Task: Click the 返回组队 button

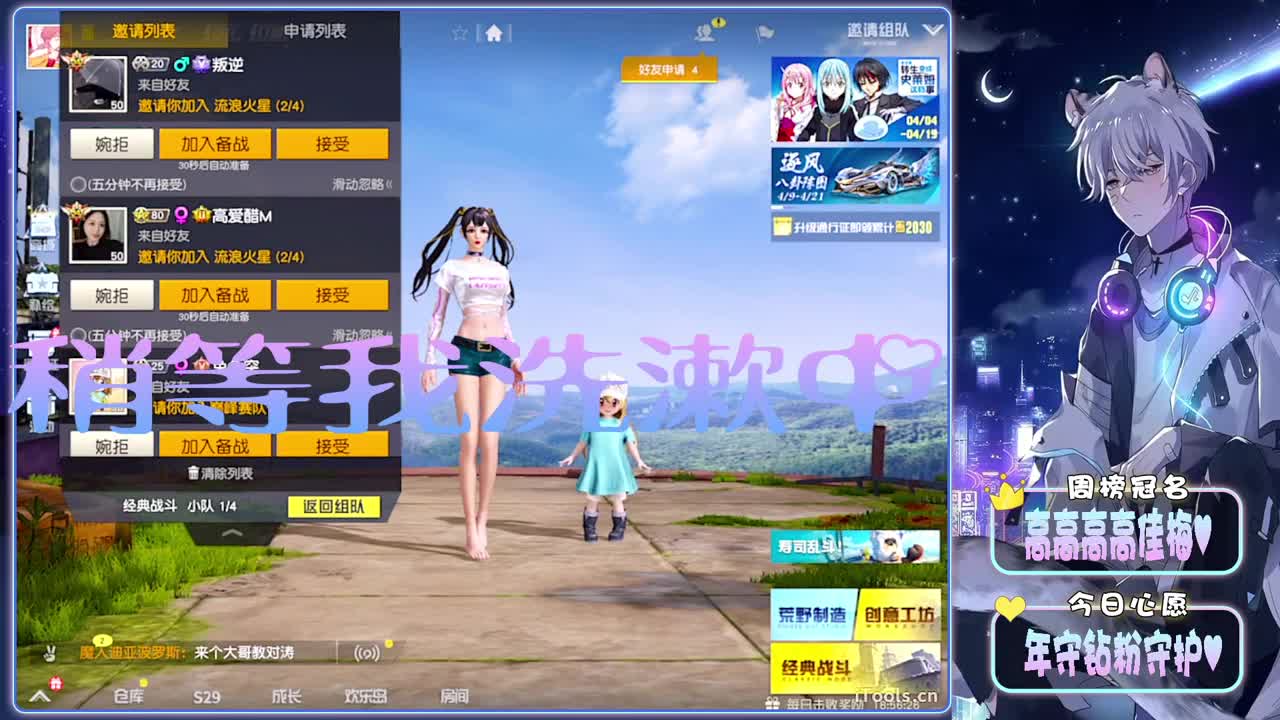Action: tap(333, 508)
